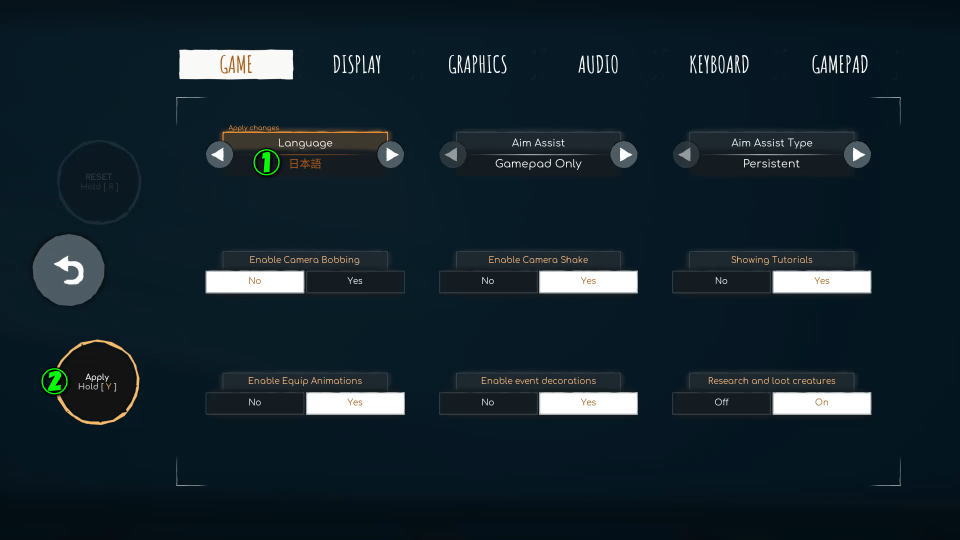Screen dimensions: 960x540
Task: Switch to the Display tab
Action: [x=357, y=65]
